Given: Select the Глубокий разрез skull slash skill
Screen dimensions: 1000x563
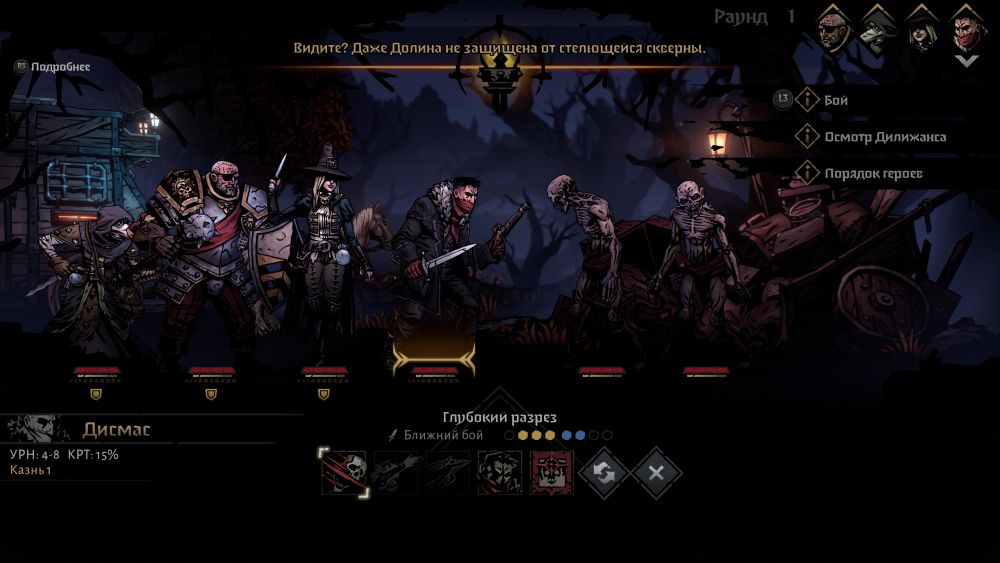Looking at the screenshot, I should tap(344, 472).
